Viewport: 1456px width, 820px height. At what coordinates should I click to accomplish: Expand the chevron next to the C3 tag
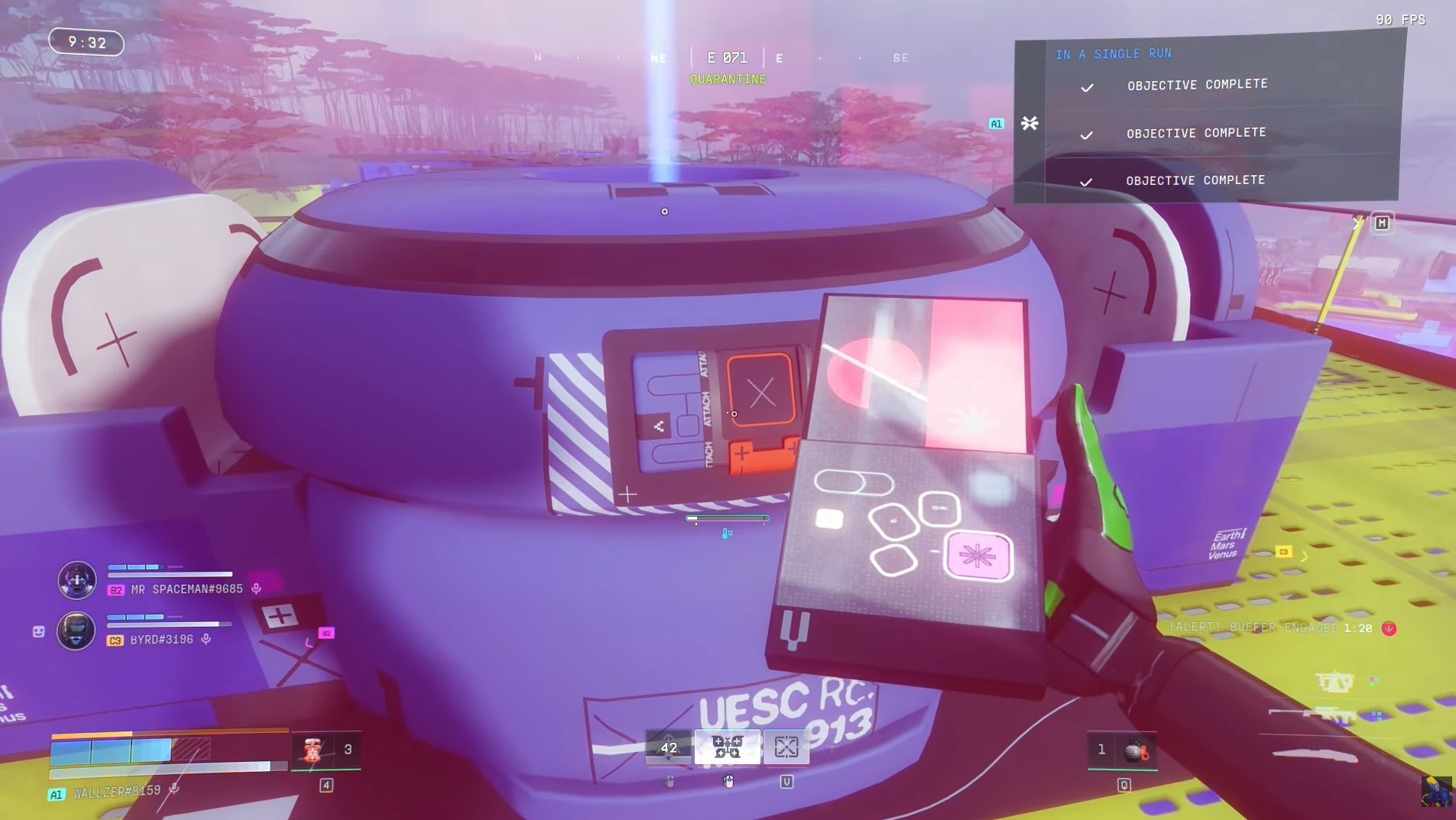[x=1305, y=557]
